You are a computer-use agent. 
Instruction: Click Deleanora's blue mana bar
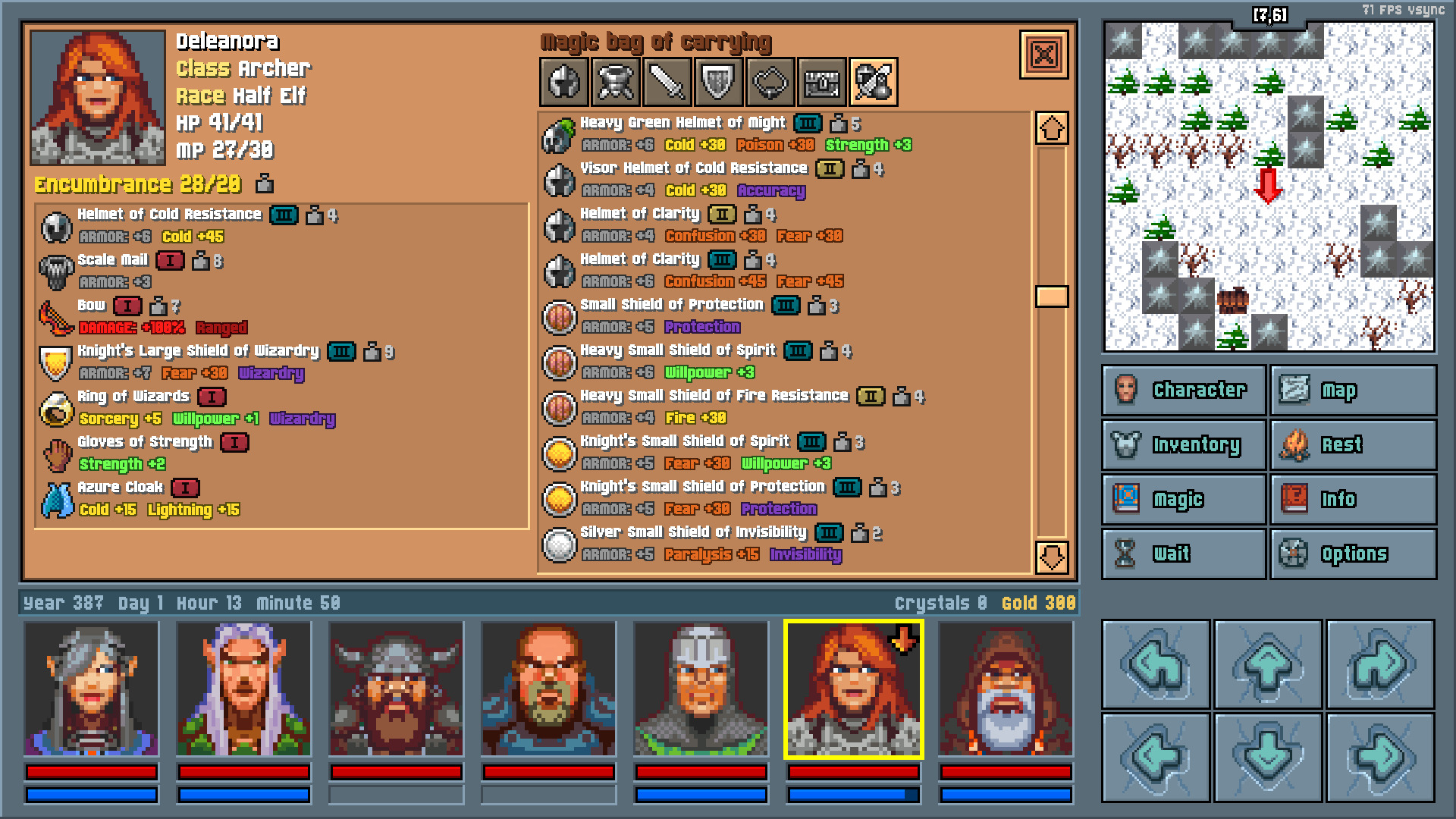853,794
